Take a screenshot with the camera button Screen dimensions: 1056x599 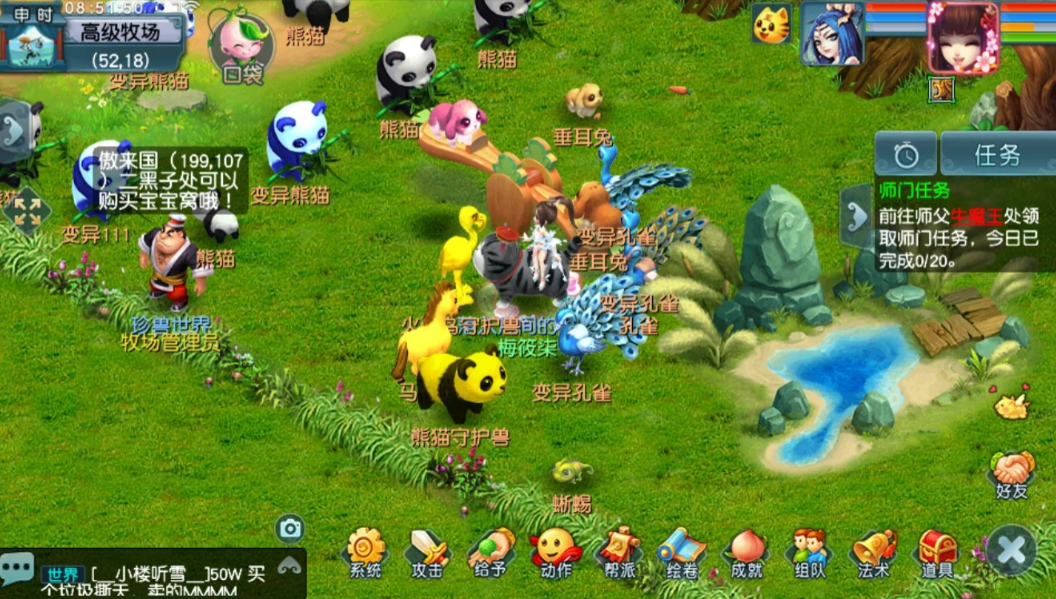290,528
